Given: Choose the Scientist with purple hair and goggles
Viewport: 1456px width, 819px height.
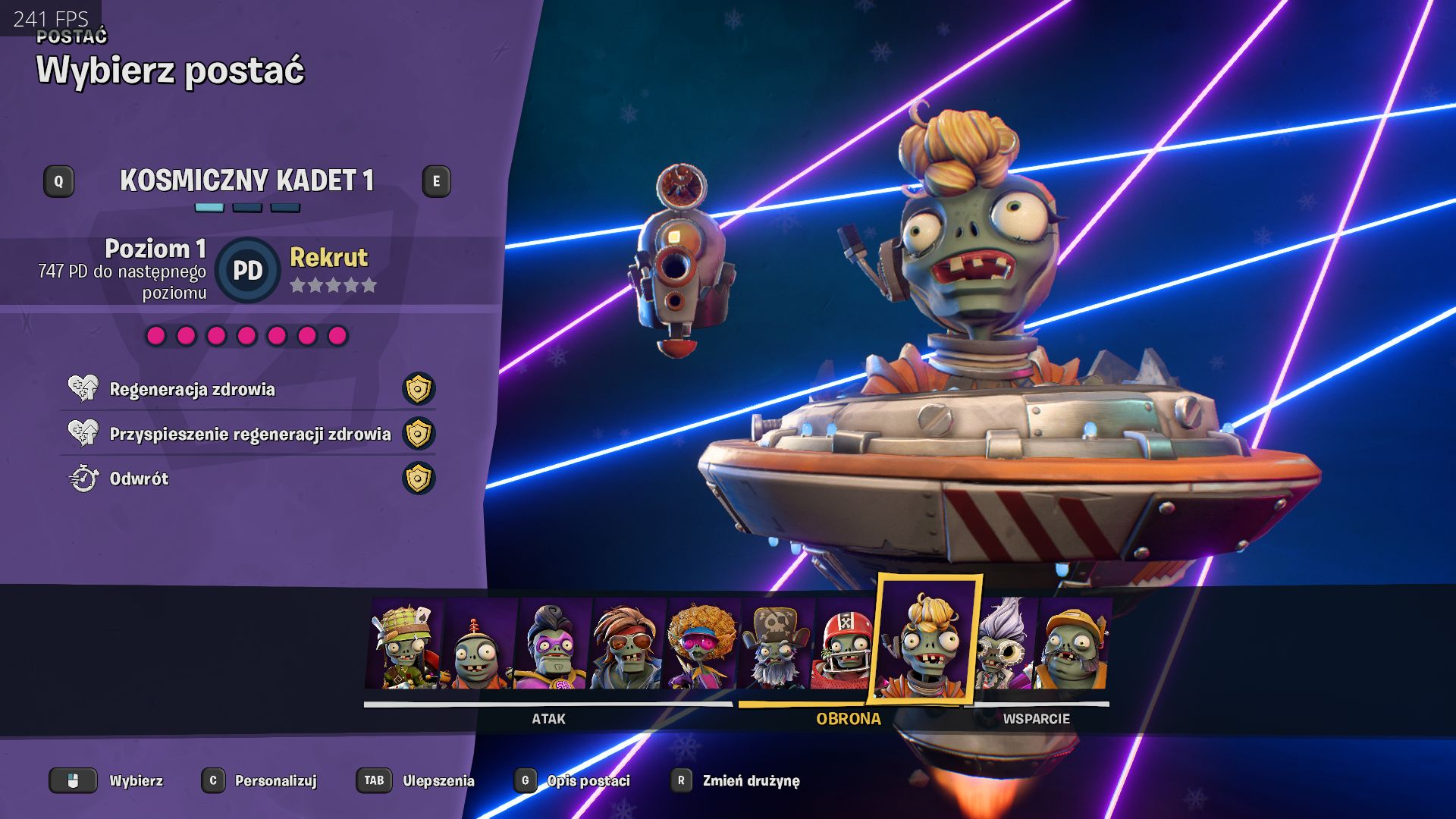Looking at the screenshot, I should (x=1005, y=645).
